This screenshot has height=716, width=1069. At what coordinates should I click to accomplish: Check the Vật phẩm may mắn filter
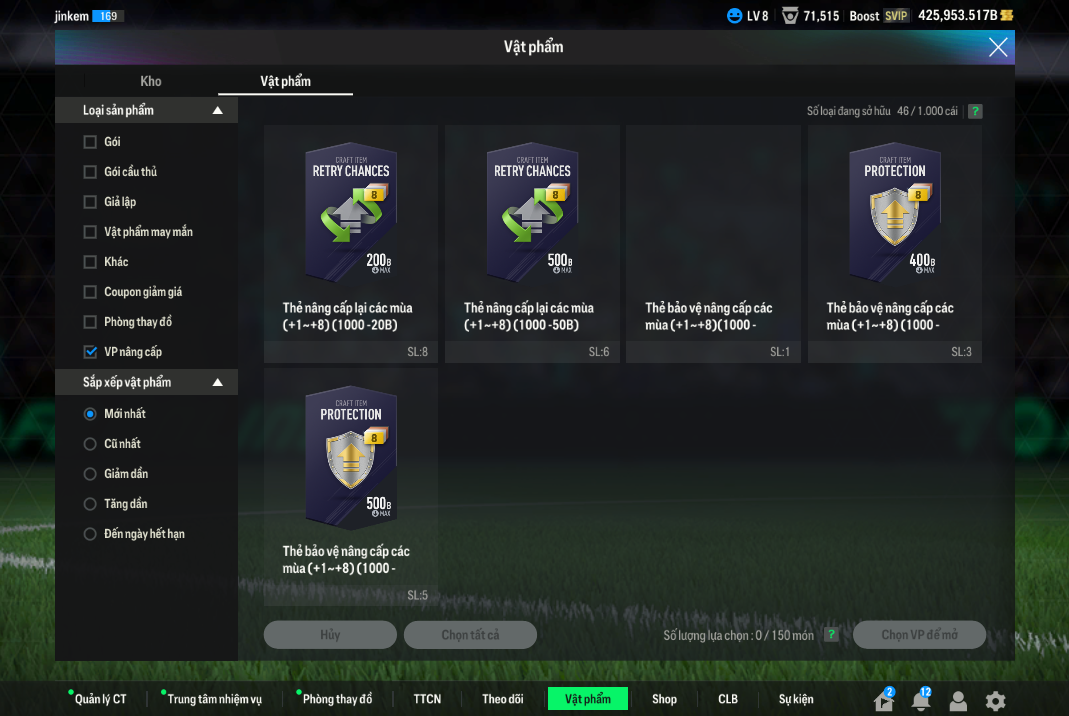(90, 232)
